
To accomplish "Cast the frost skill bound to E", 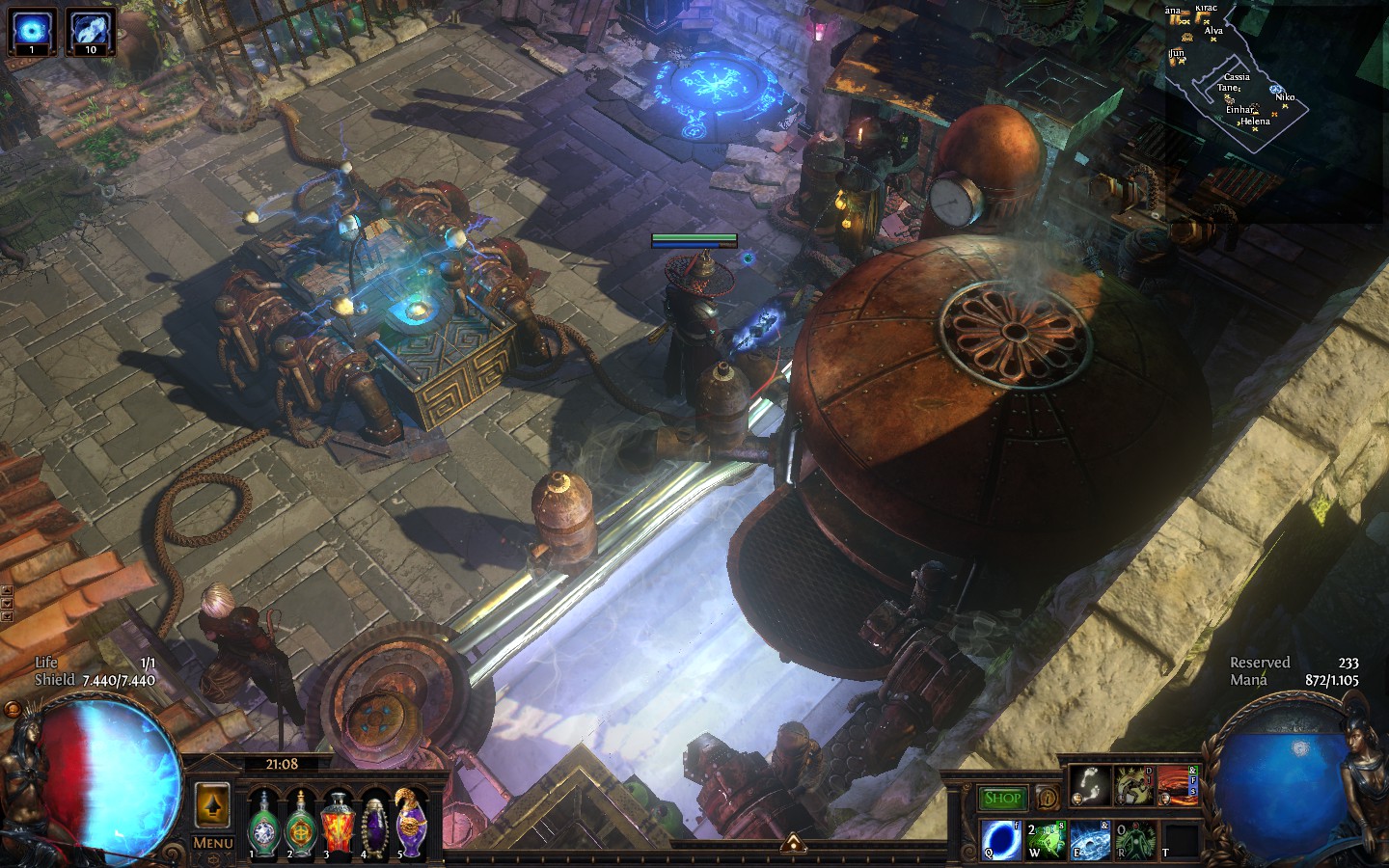I will coord(1090,839).
